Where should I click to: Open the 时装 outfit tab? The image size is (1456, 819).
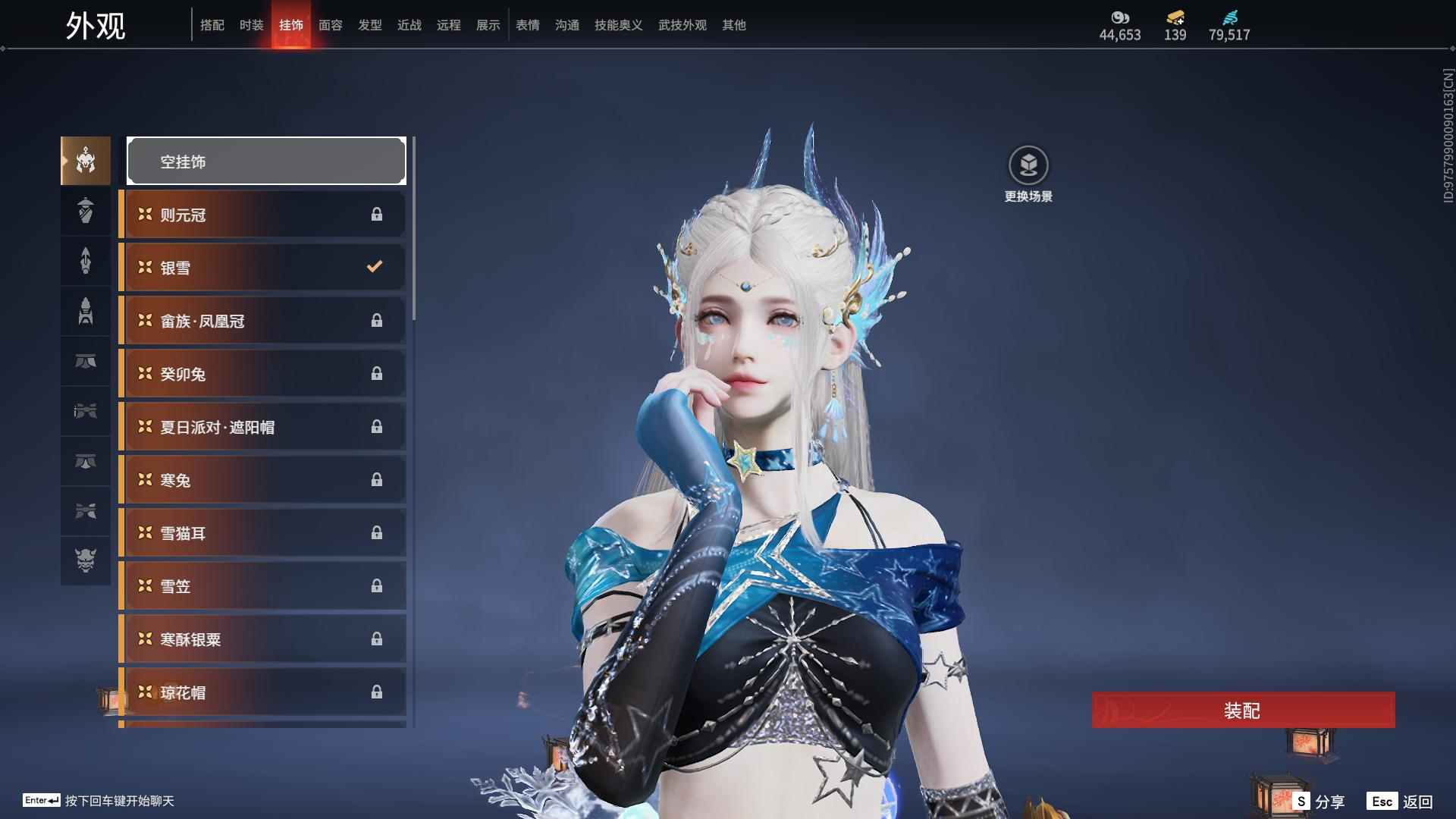pyautogui.click(x=252, y=25)
